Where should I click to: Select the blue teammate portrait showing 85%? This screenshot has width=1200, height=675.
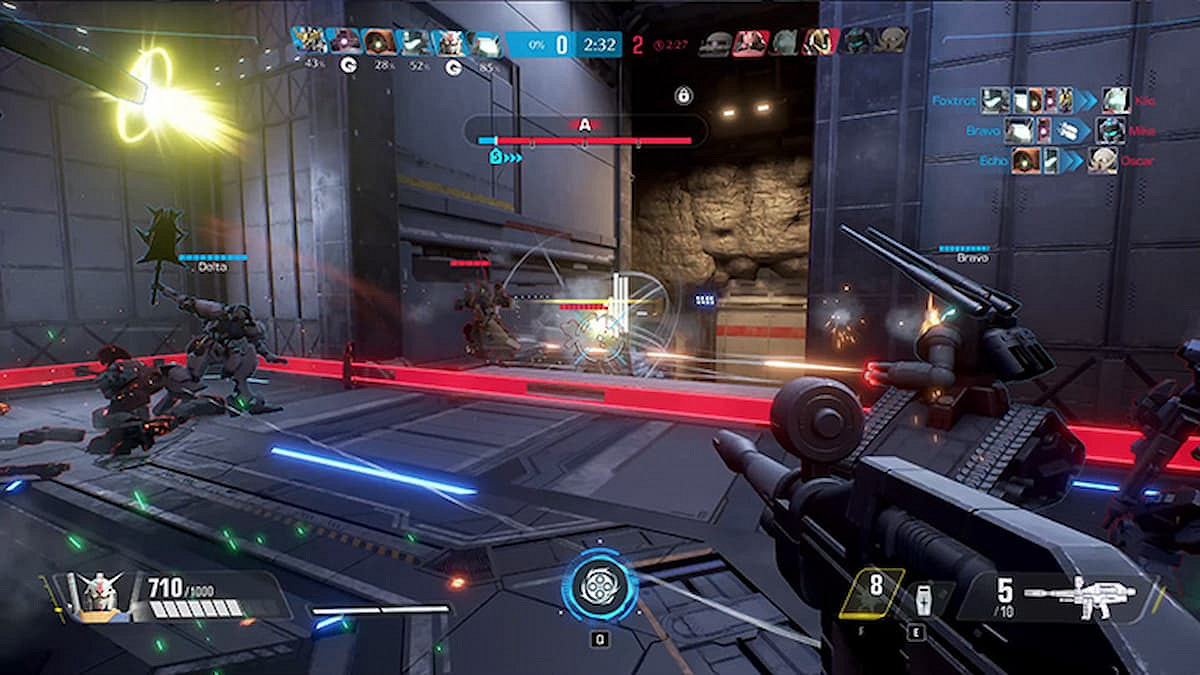click(486, 43)
